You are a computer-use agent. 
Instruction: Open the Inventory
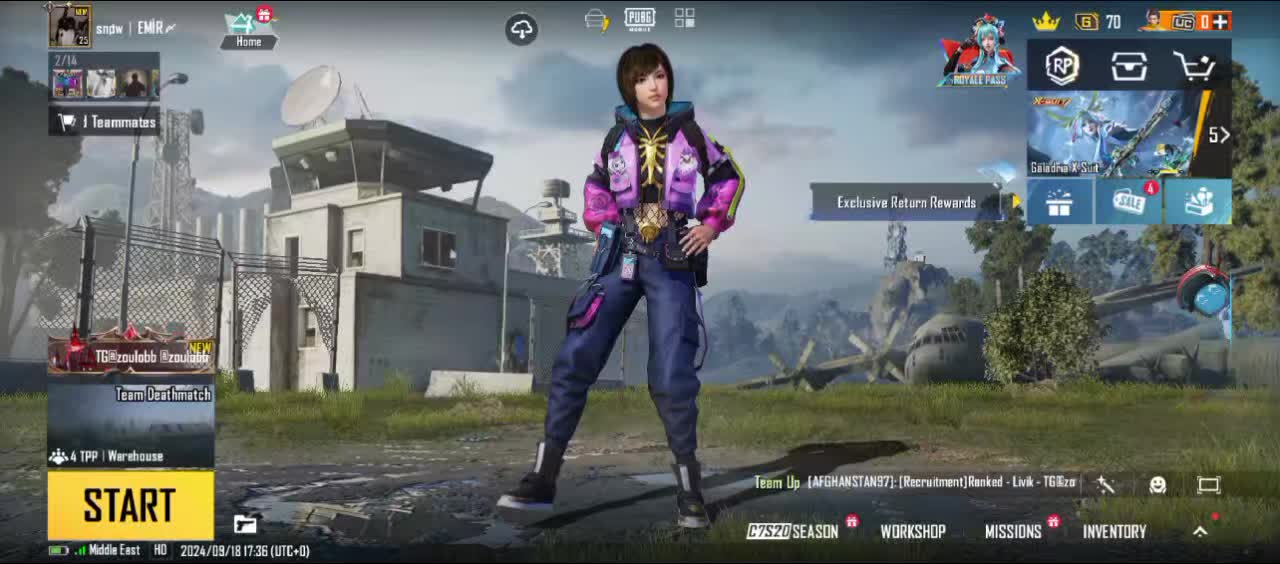[1114, 532]
